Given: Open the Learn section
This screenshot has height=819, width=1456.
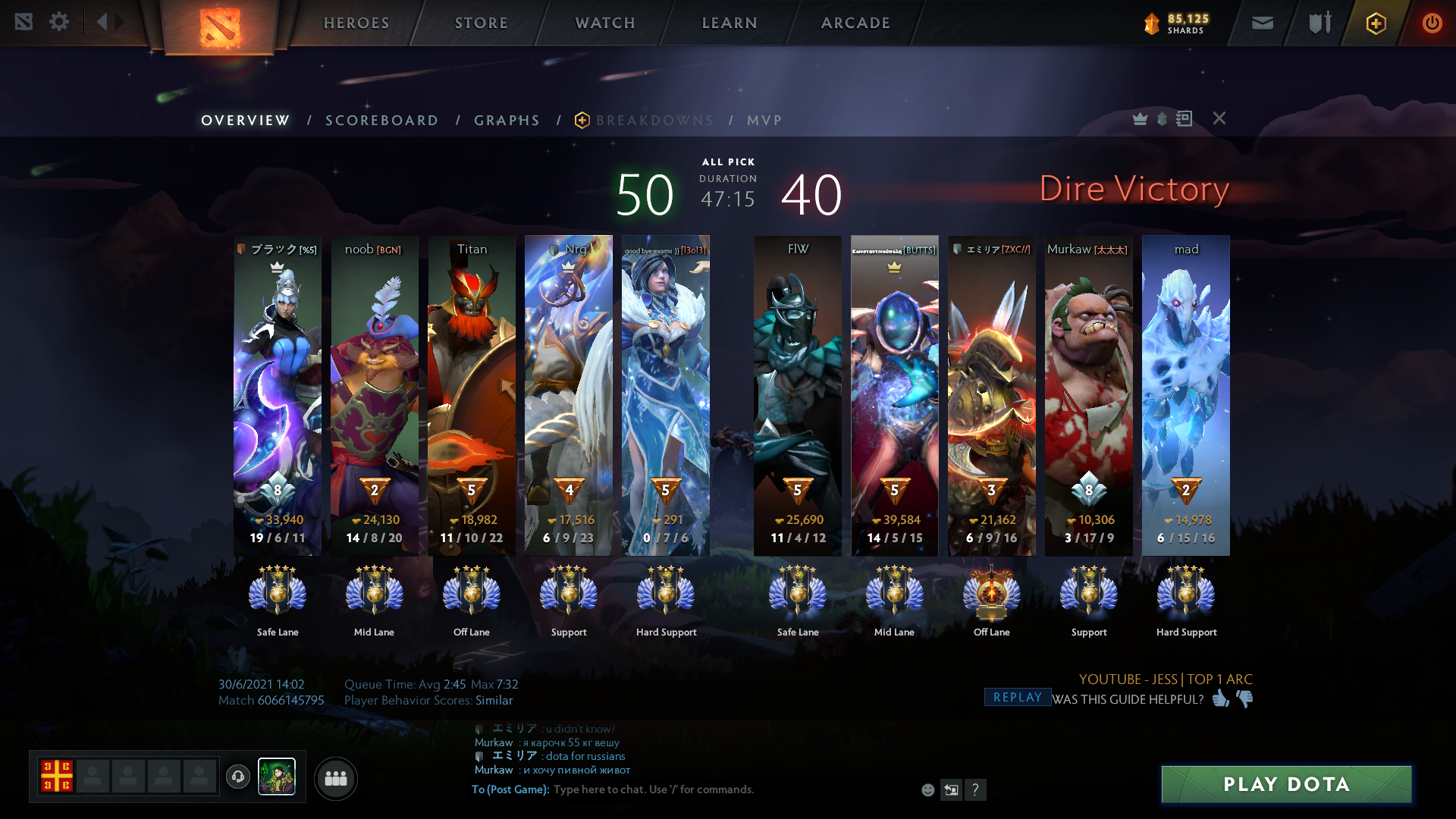Looking at the screenshot, I should click(x=730, y=23).
